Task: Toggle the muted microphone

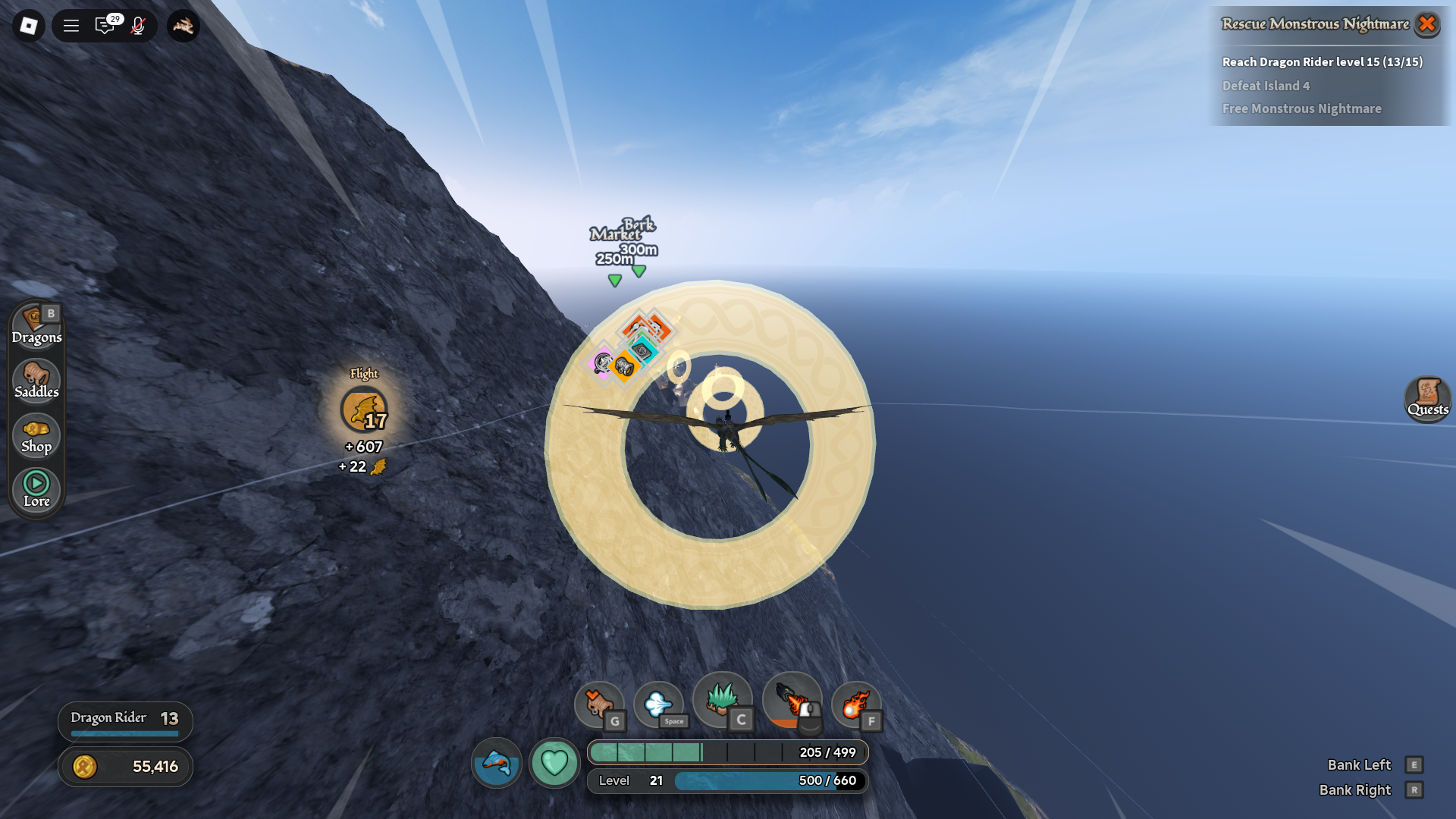Action: [138, 26]
